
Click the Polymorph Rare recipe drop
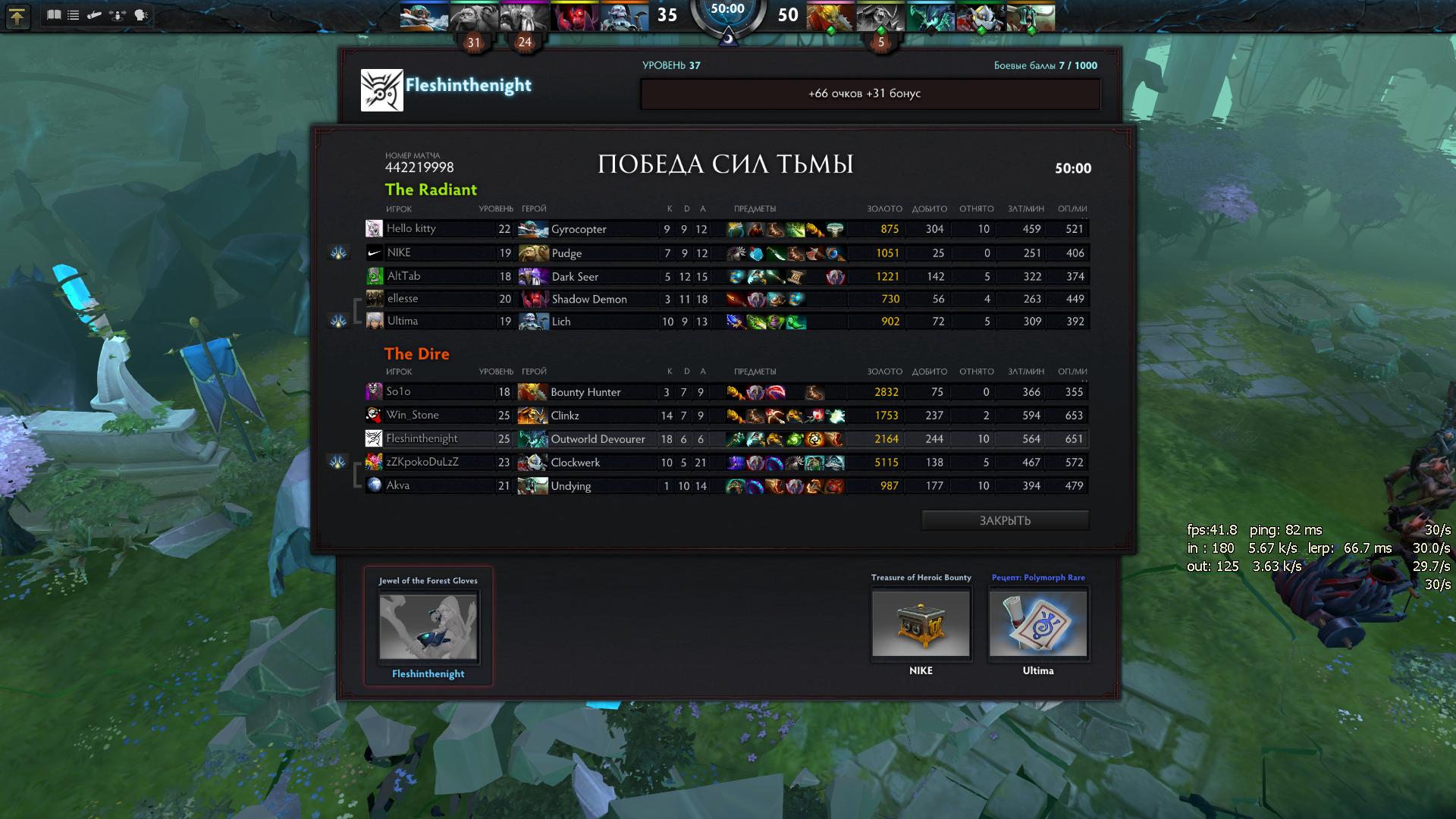pos(1037,623)
